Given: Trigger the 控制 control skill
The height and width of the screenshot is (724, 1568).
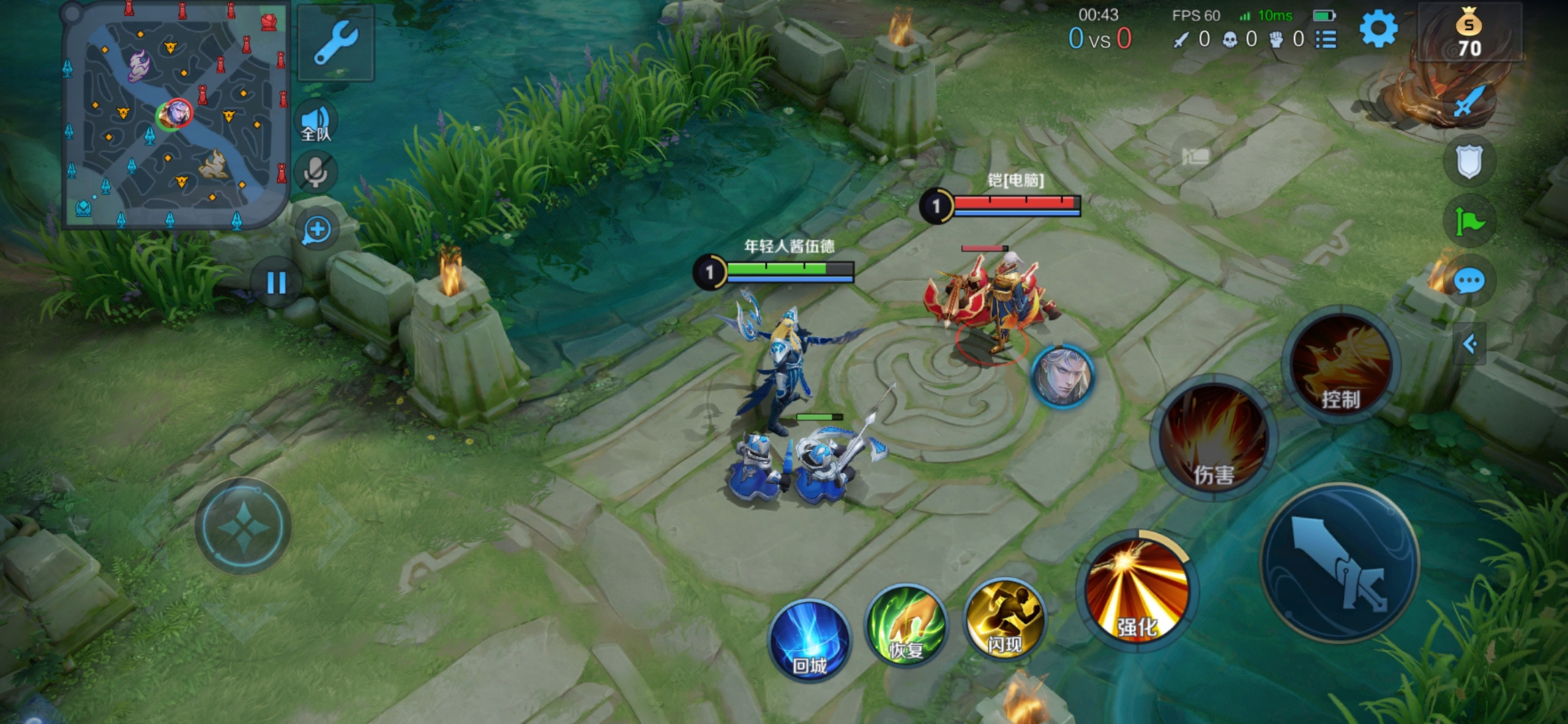Looking at the screenshot, I should tap(1341, 366).
